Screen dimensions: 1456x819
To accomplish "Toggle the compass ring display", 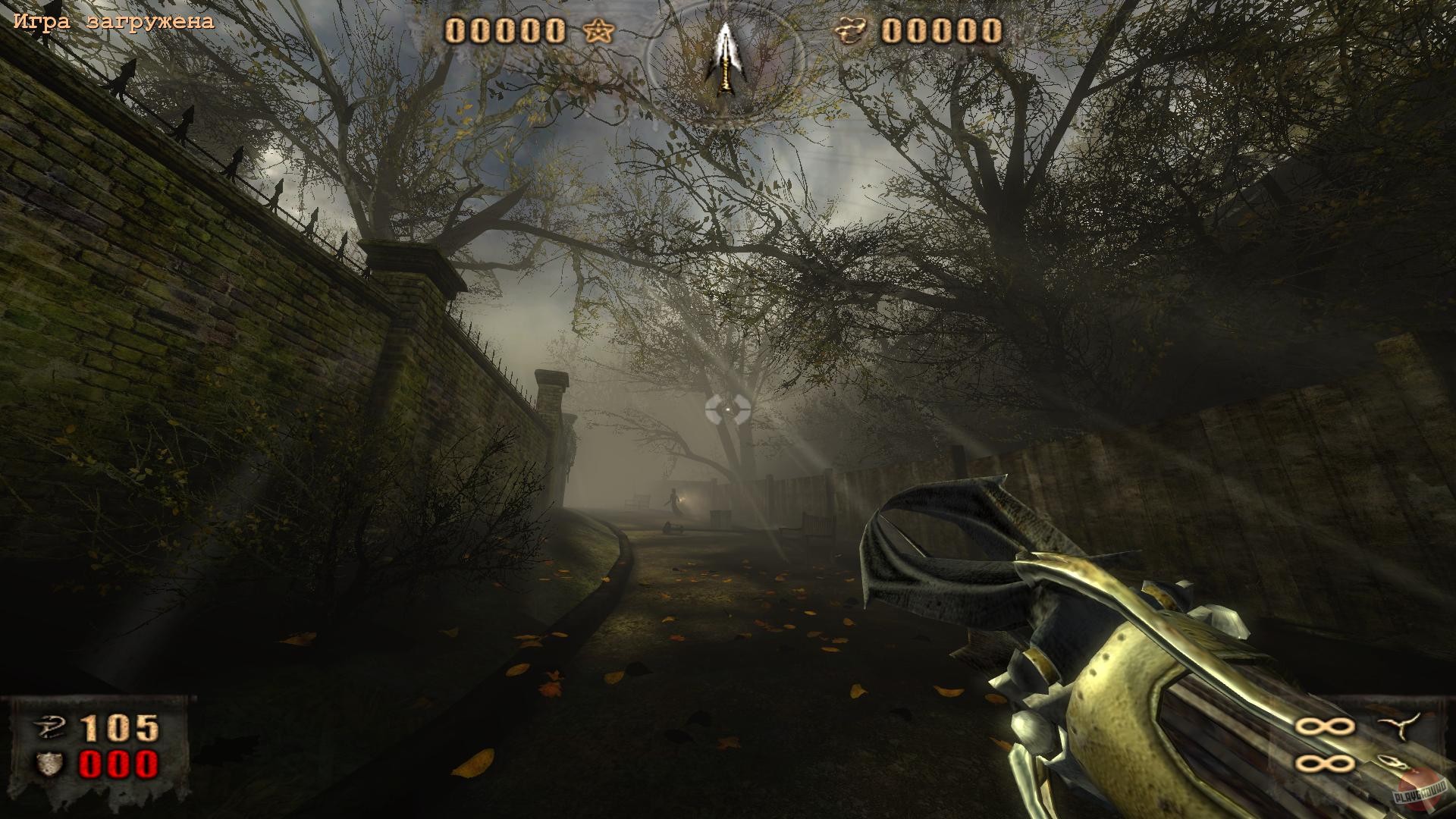I will 726,61.
